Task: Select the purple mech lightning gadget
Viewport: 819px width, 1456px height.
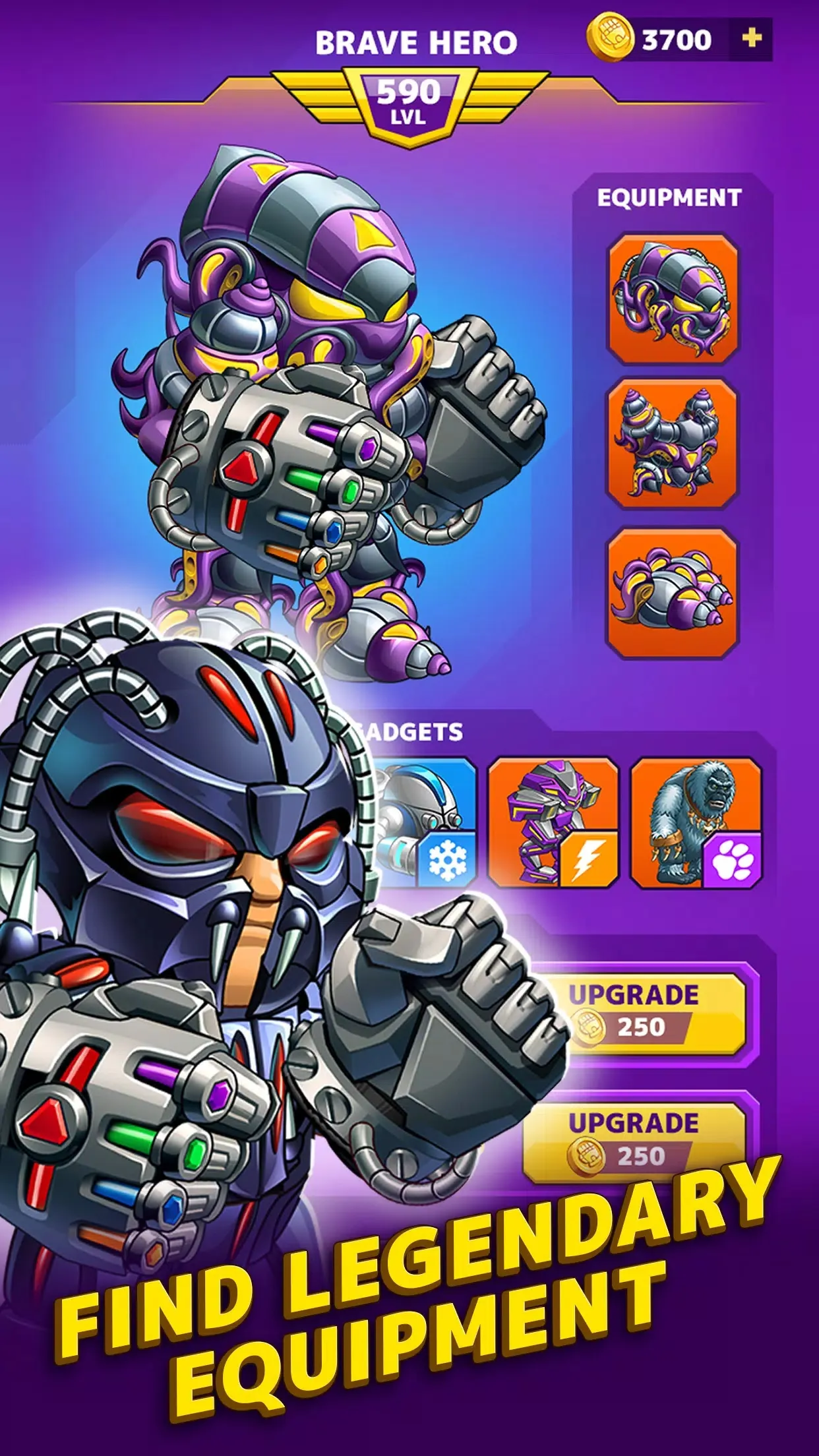Action: 553,823
